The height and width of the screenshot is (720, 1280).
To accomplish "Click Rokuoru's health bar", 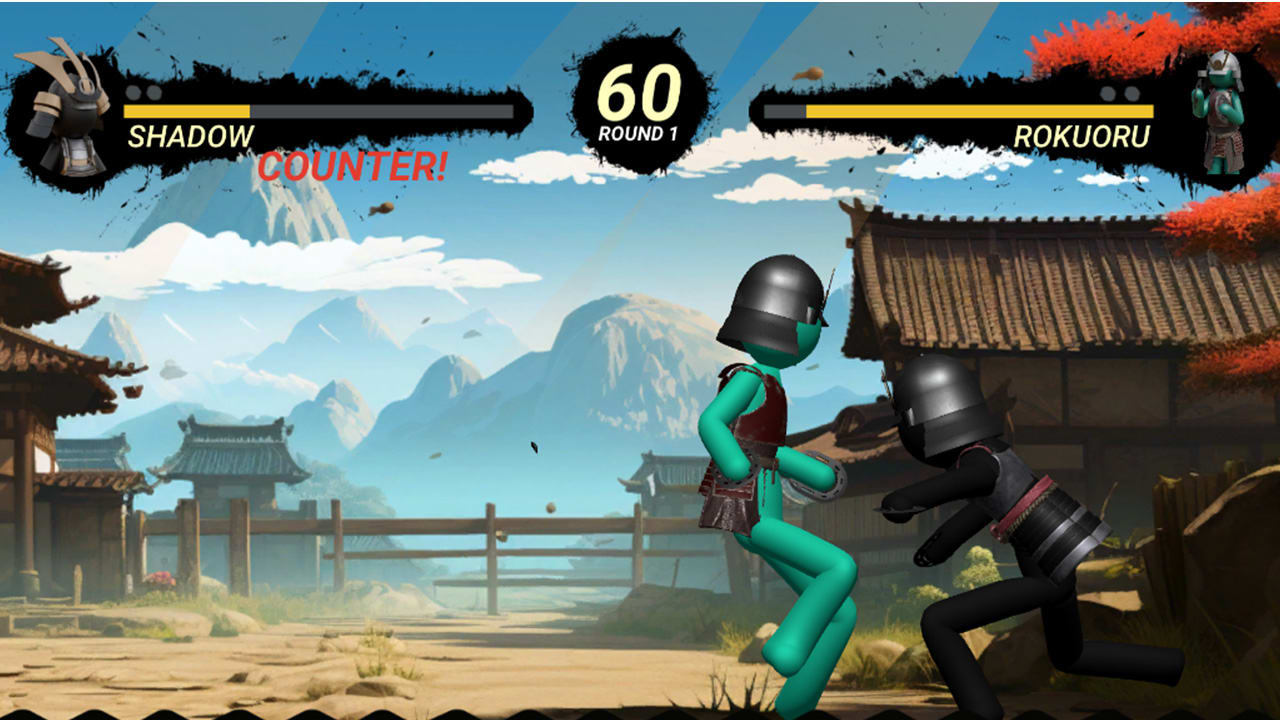I will point(980,110).
